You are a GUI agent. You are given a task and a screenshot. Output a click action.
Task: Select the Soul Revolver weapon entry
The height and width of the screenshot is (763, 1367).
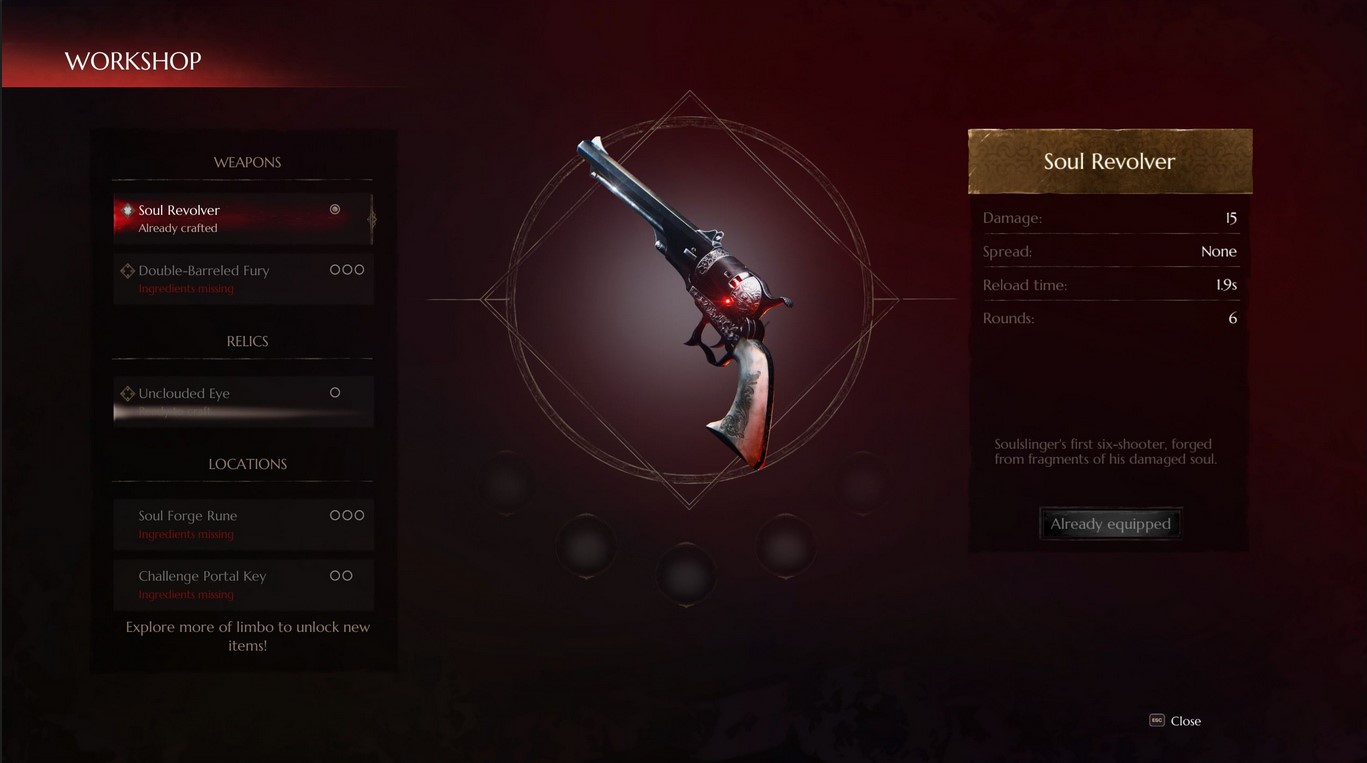click(242, 219)
